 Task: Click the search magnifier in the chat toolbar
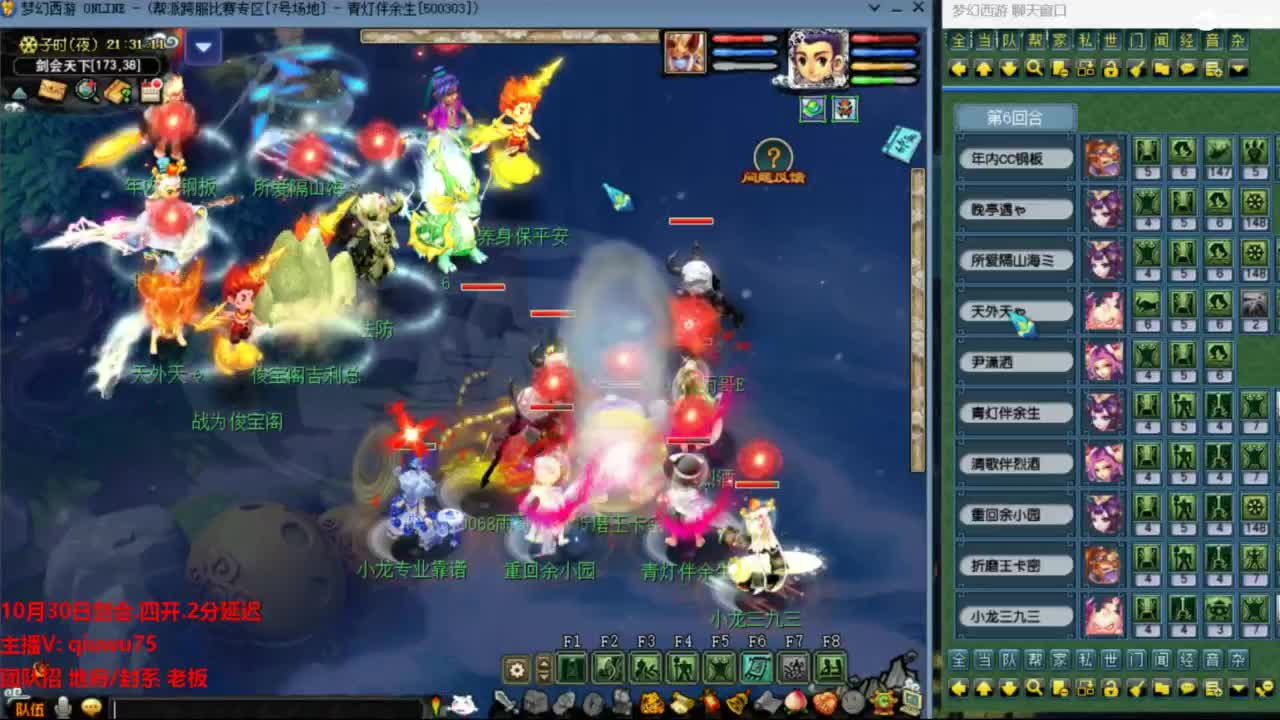point(1035,69)
